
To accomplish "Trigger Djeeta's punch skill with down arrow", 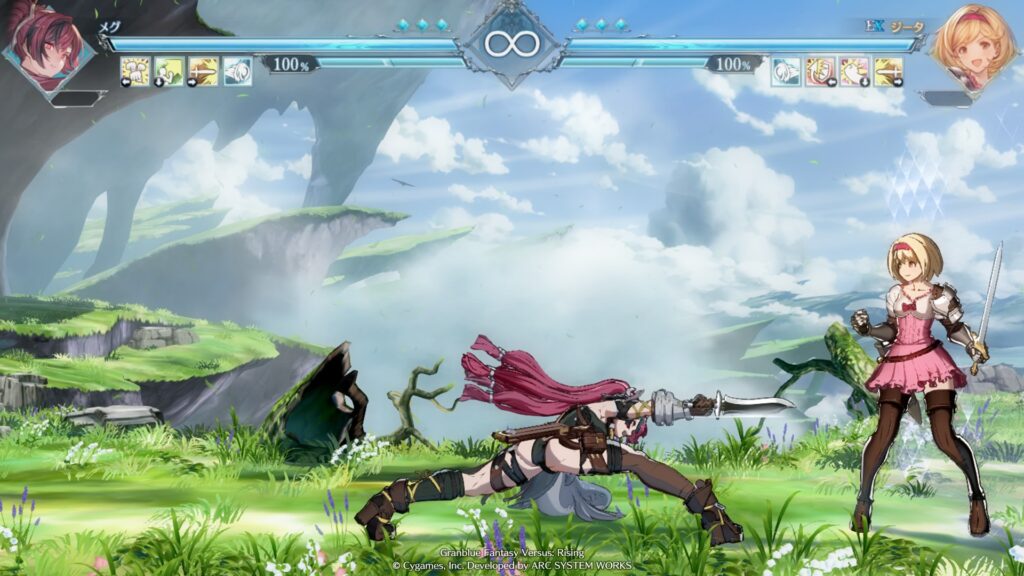I will pyautogui.click(x=855, y=71).
